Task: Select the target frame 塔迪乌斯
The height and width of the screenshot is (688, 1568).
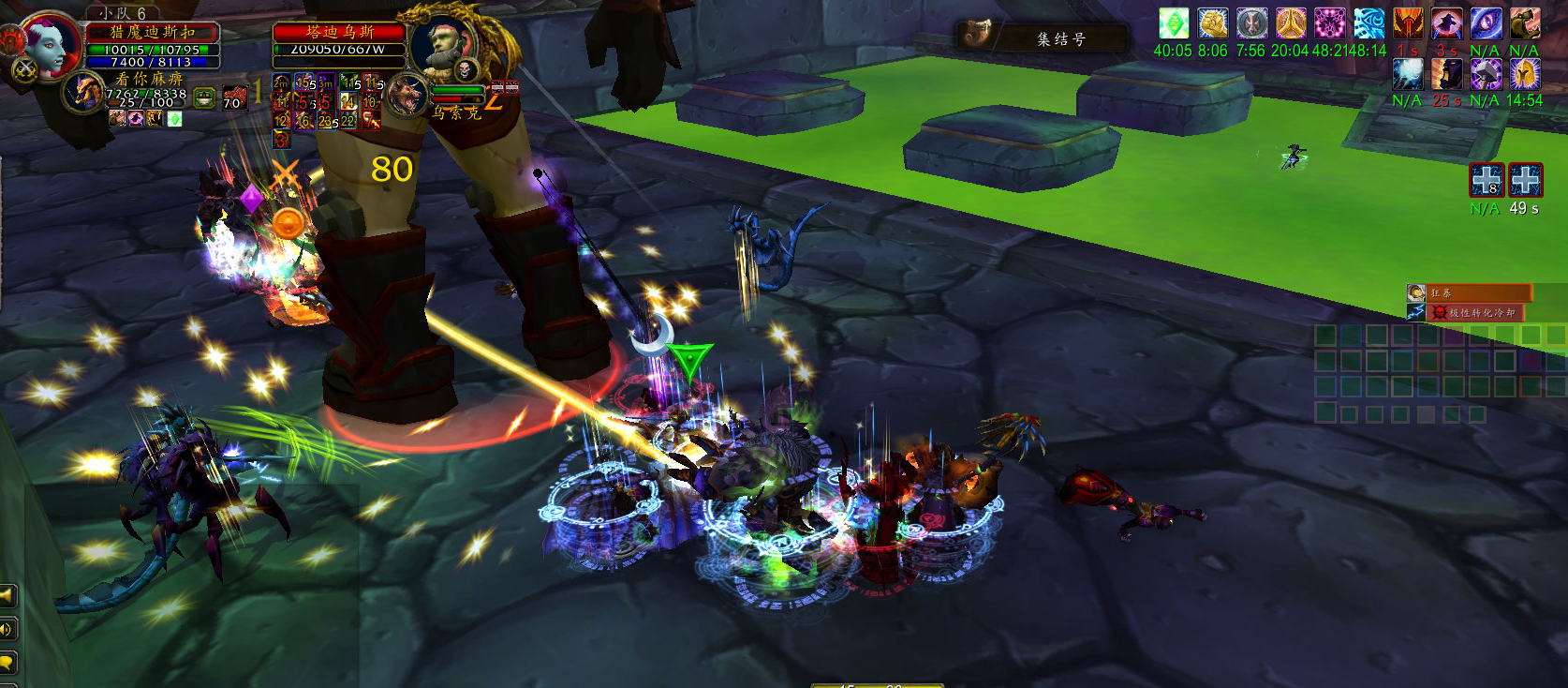Action: 339,33
